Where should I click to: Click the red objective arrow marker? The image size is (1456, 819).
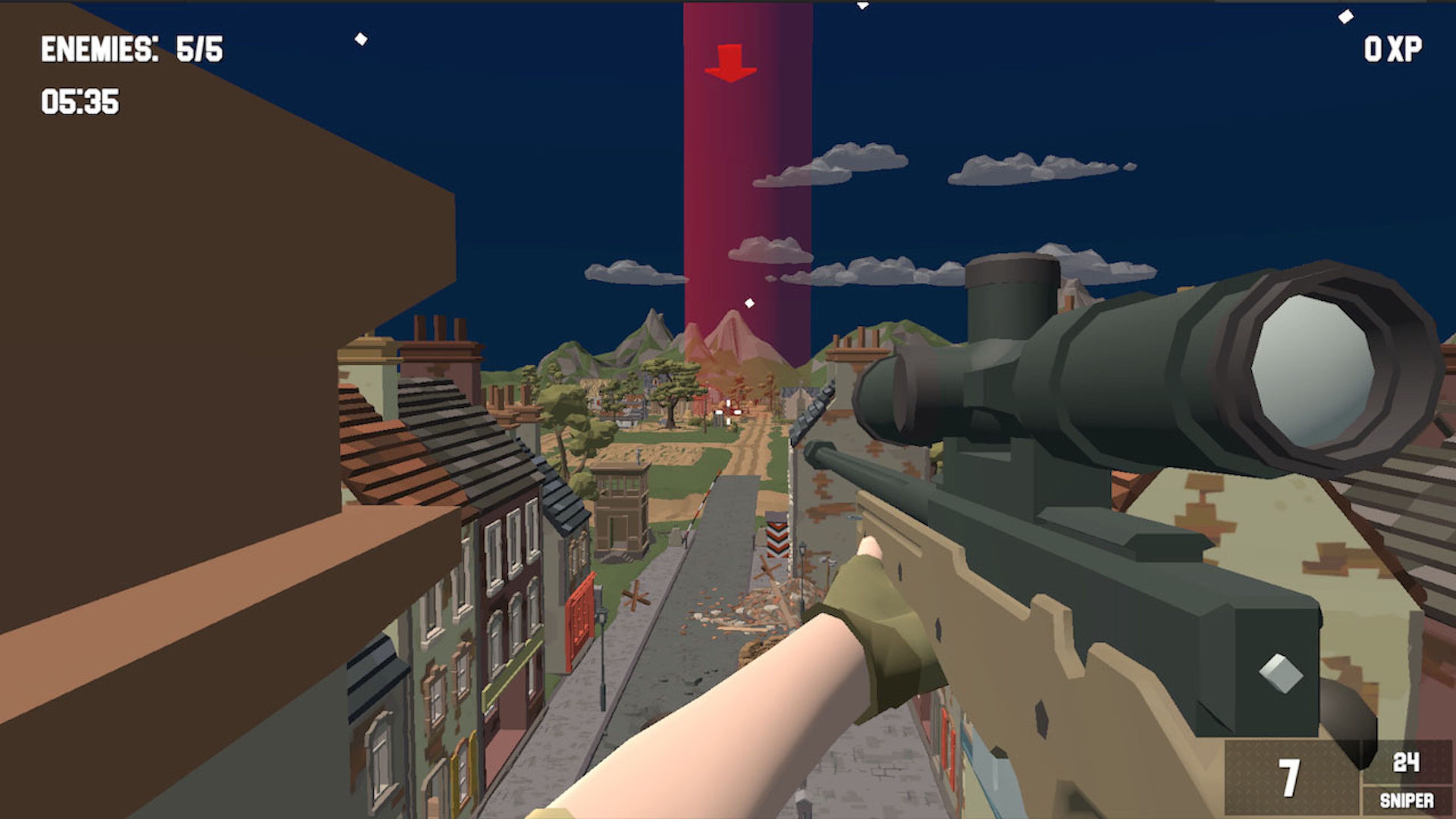click(732, 62)
